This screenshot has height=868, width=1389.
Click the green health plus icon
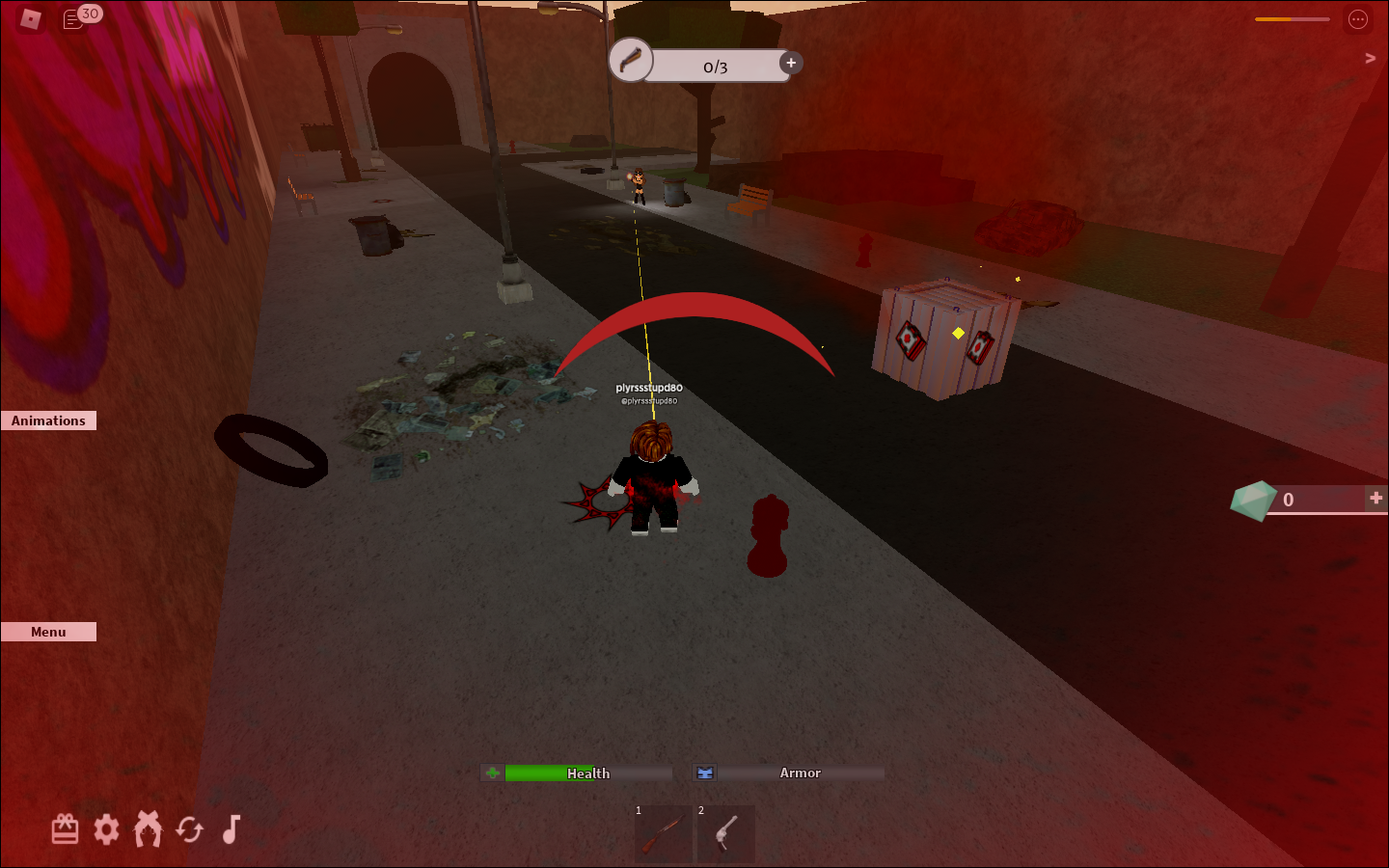[x=492, y=773]
